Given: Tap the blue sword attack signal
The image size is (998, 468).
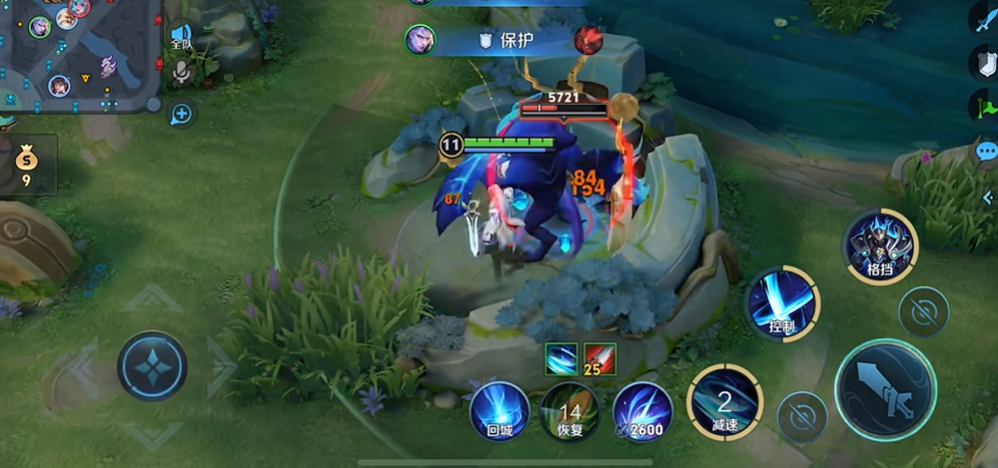Looking at the screenshot, I should (985, 17).
